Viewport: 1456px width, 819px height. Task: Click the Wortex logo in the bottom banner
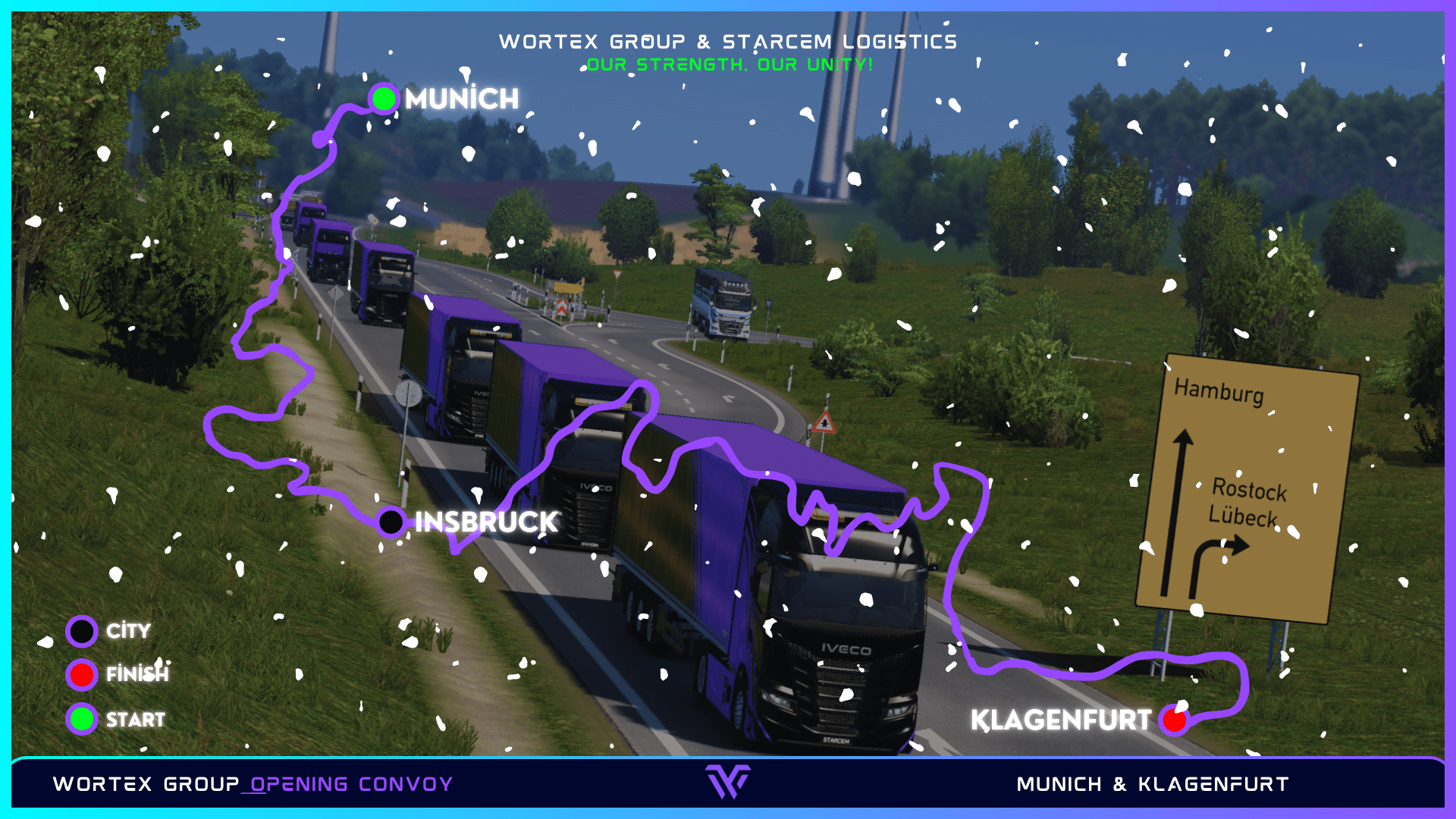(728, 782)
